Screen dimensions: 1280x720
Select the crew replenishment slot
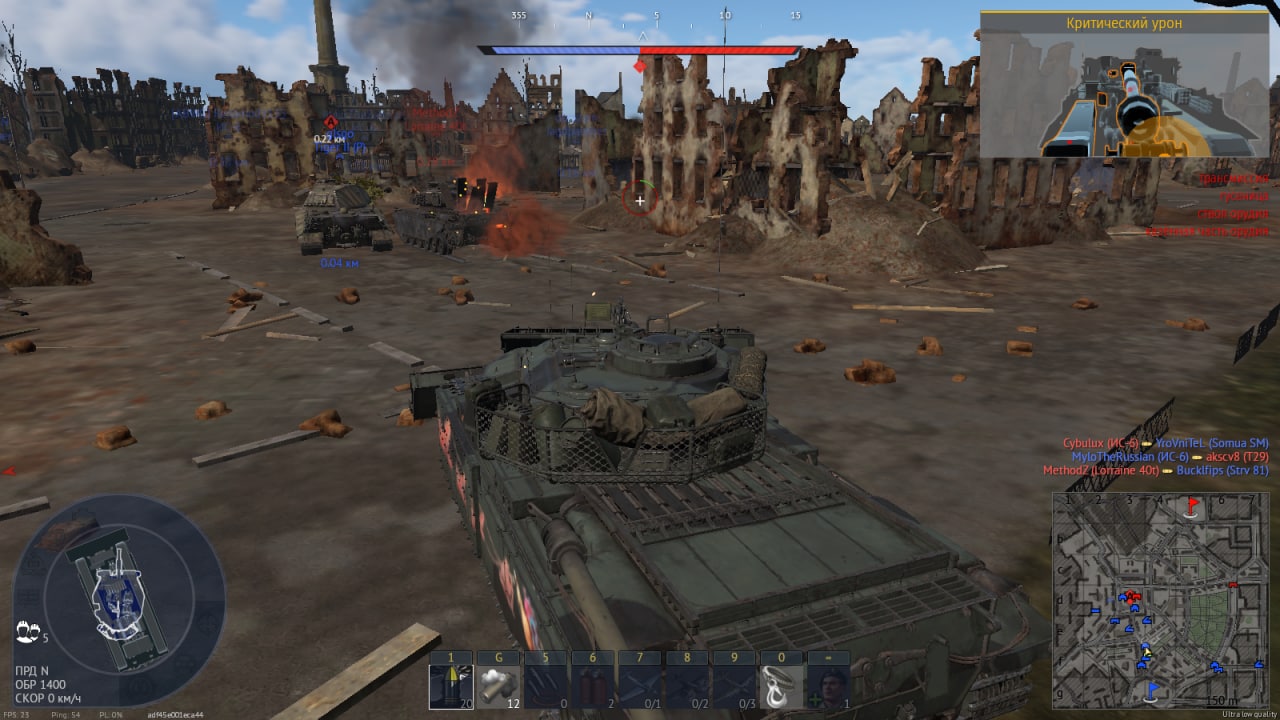(829, 687)
